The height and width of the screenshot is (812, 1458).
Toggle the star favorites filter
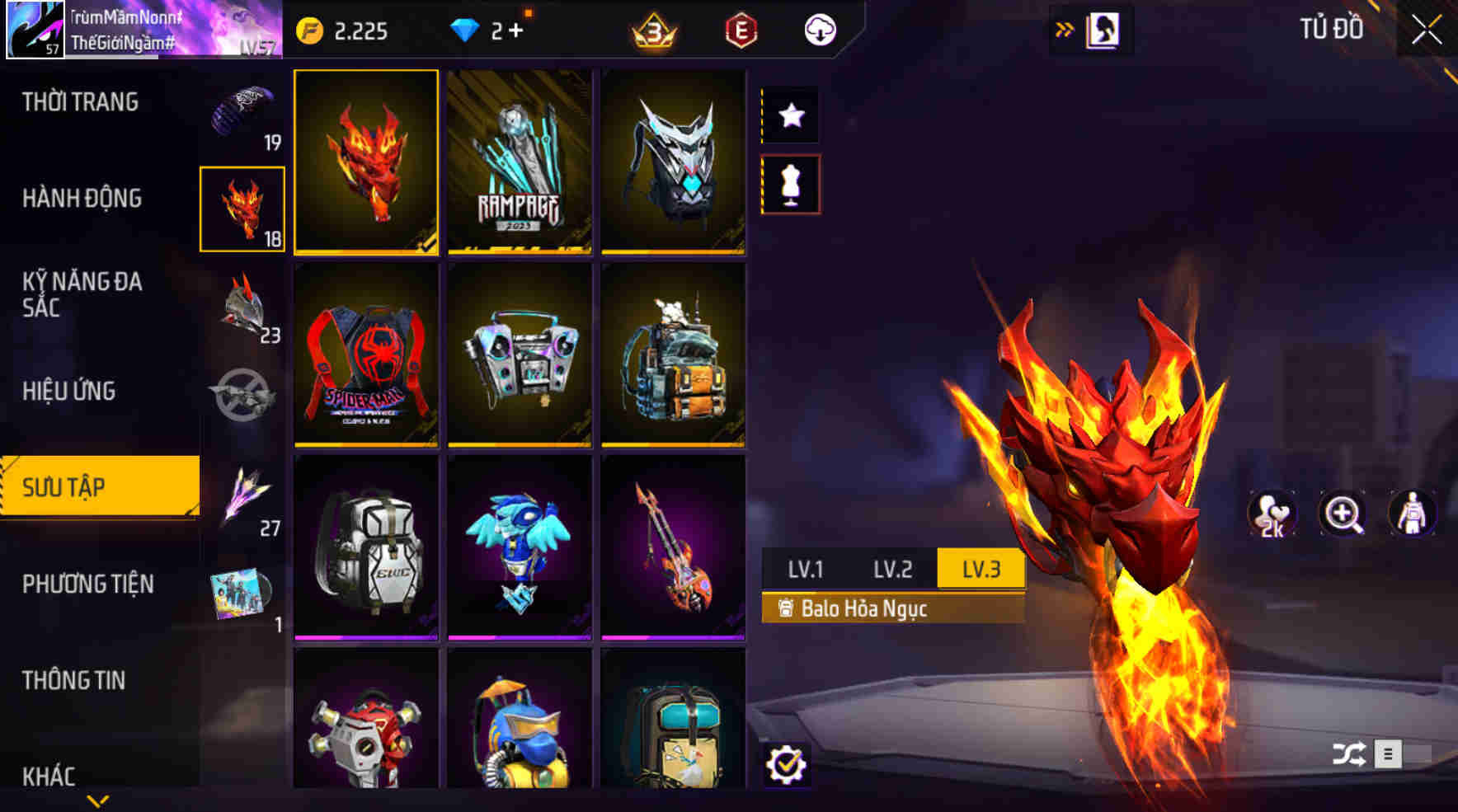[791, 115]
